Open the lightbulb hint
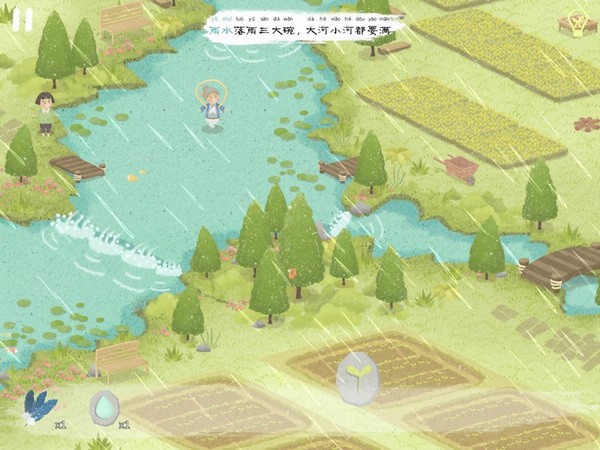600x450 pixels. pos(576,22)
